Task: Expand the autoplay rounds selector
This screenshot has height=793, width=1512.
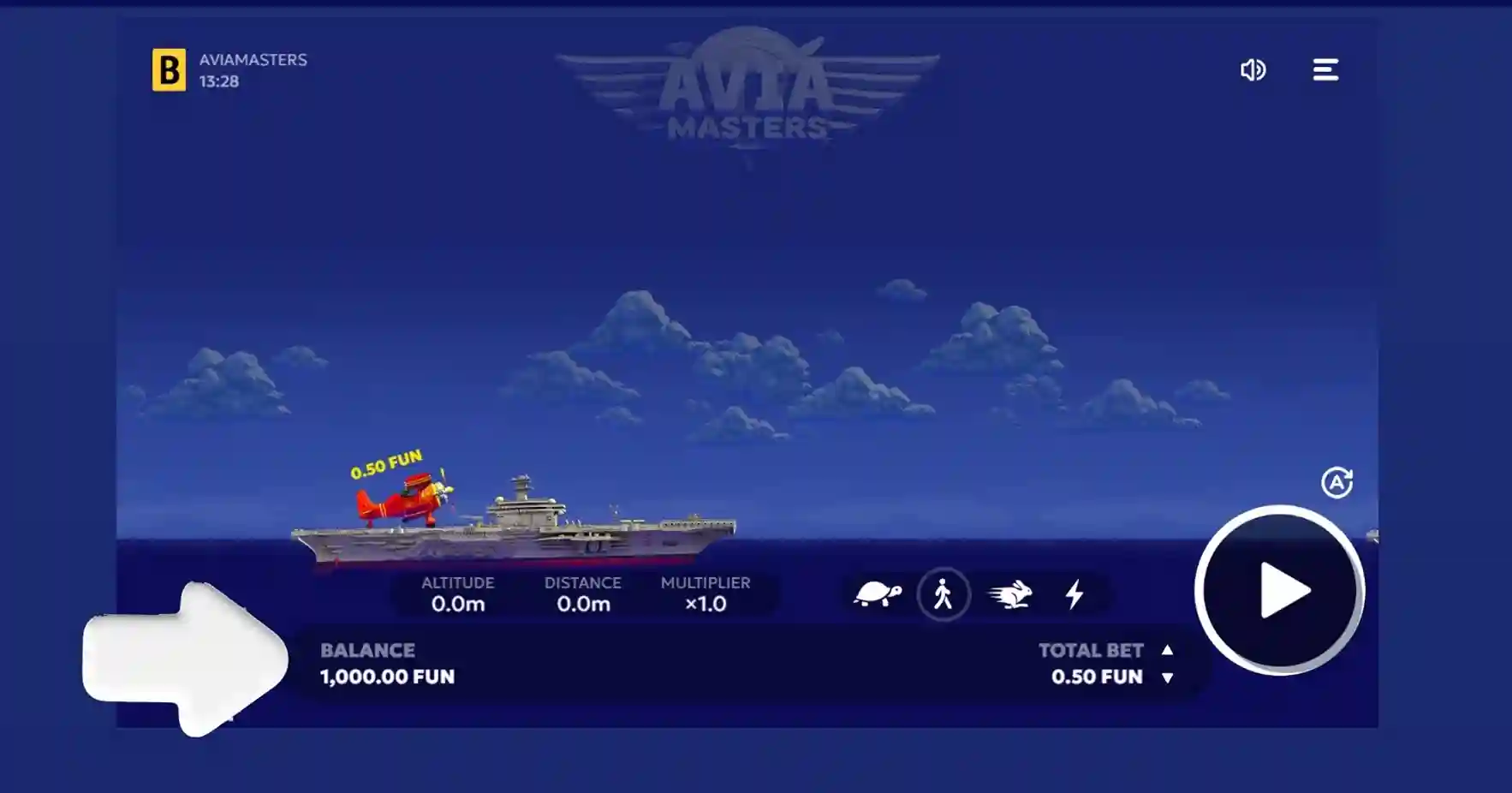Action: click(1337, 483)
